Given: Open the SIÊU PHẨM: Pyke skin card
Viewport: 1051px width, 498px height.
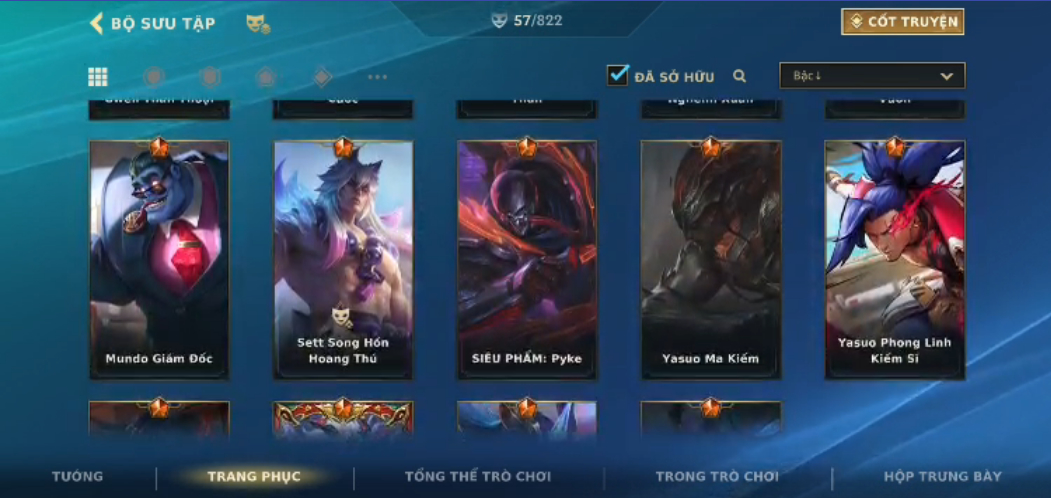Looking at the screenshot, I should (x=527, y=260).
